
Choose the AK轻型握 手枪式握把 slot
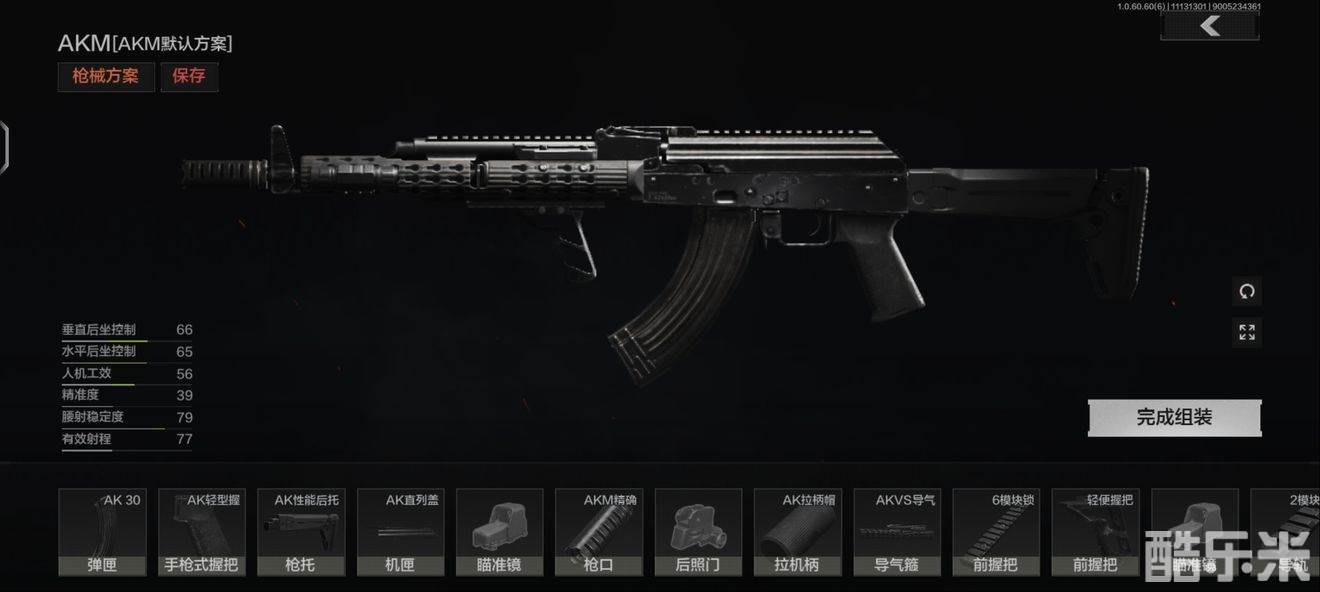click(201, 532)
